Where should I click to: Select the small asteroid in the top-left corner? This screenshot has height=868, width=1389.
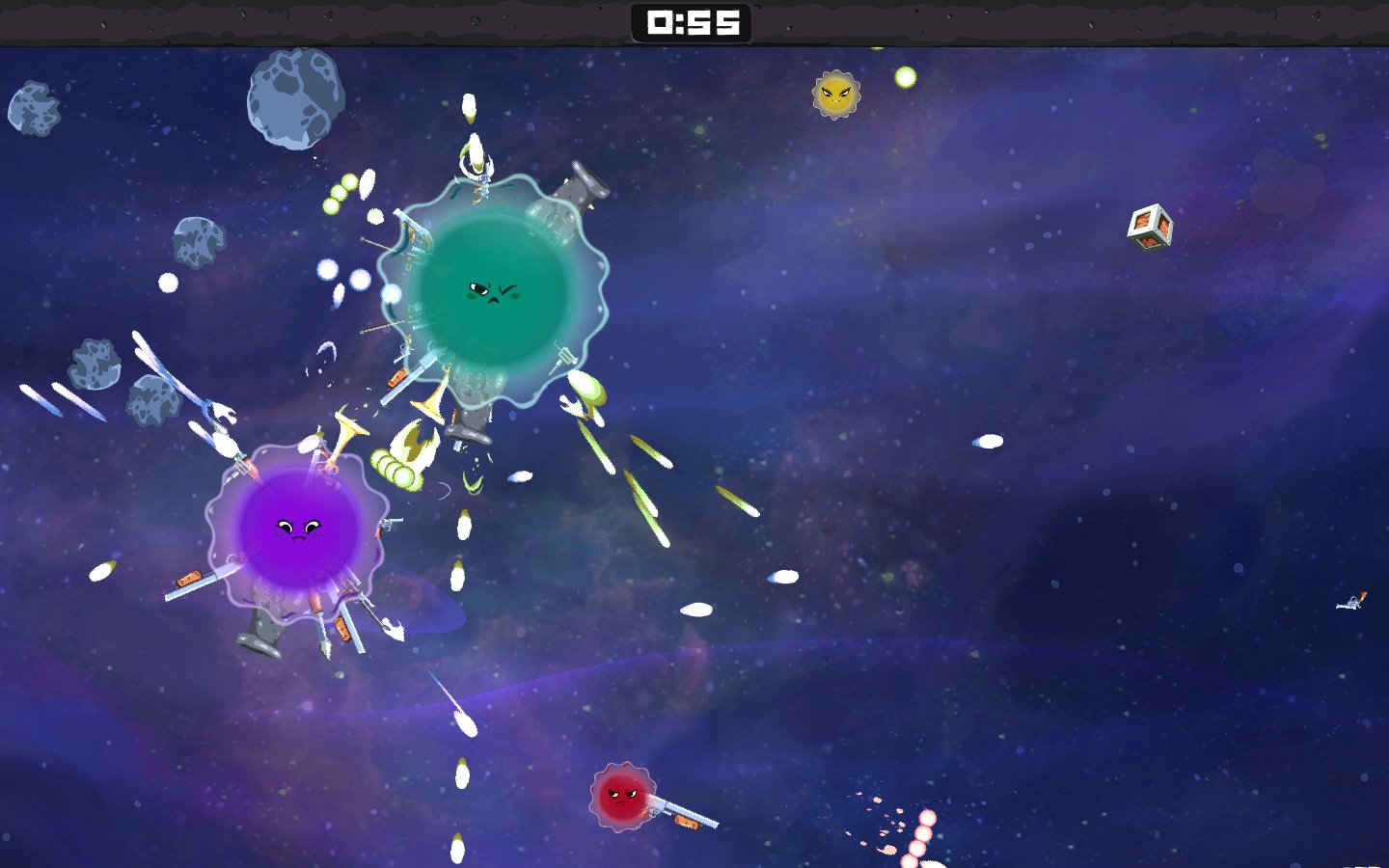[x=34, y=106]
